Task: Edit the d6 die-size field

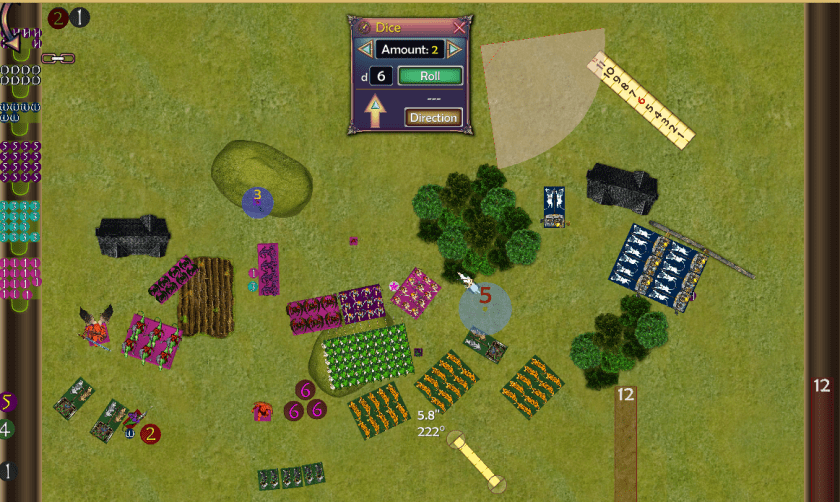Action: tap(381, 76)
